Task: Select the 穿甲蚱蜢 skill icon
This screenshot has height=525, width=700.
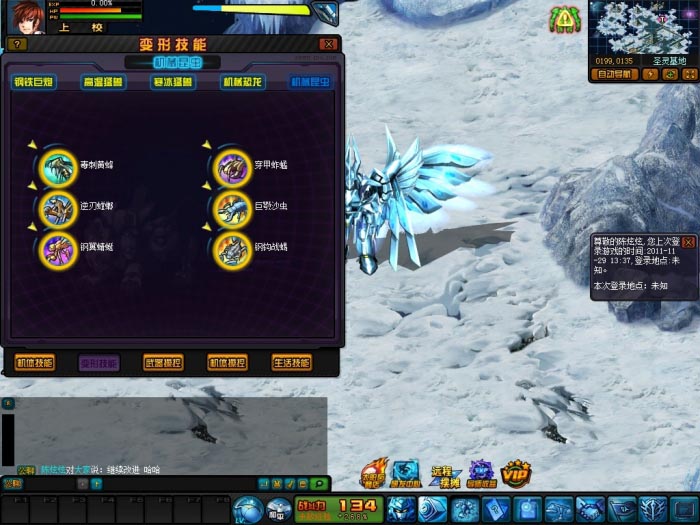Action: coord(232,167)
